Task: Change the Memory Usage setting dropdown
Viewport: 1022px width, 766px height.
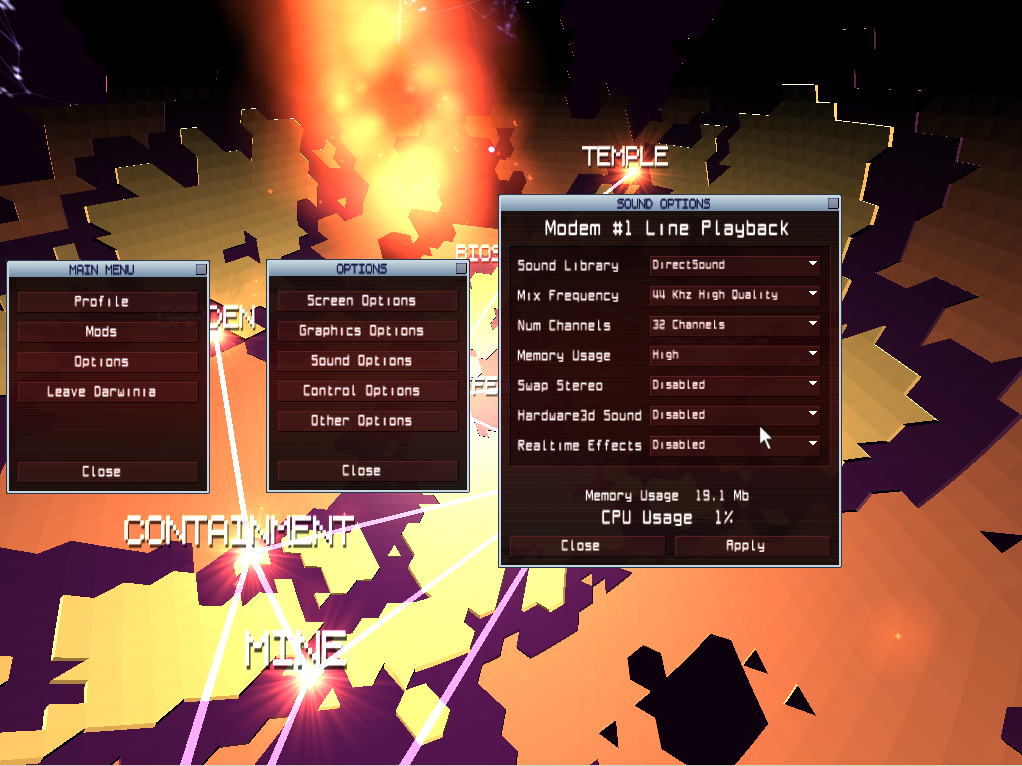Action: click(735, 355)
